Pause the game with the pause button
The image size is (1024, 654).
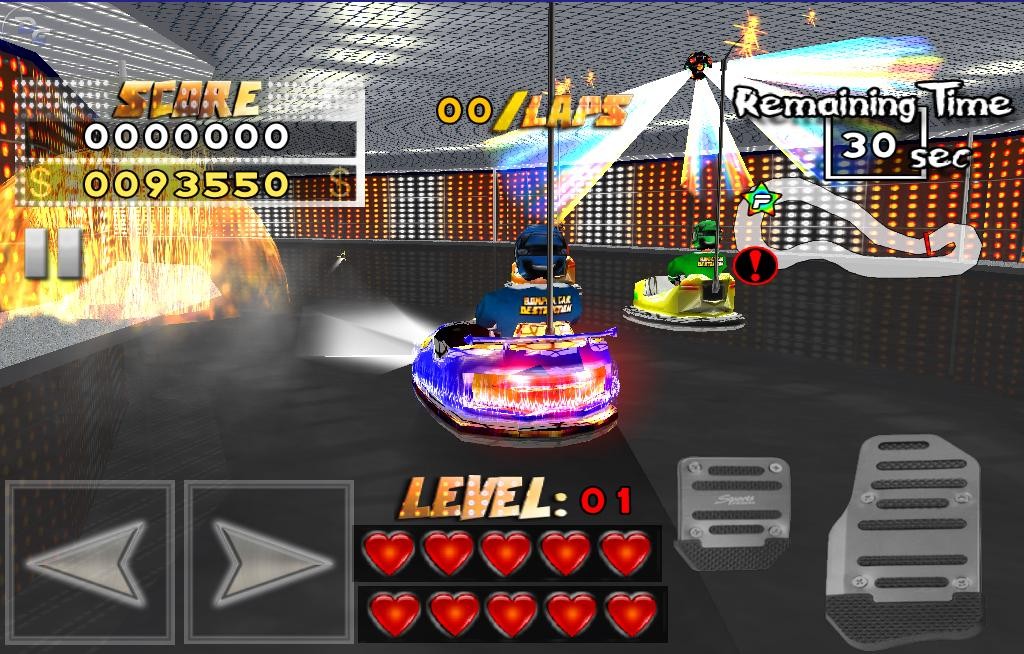(53, 253)
